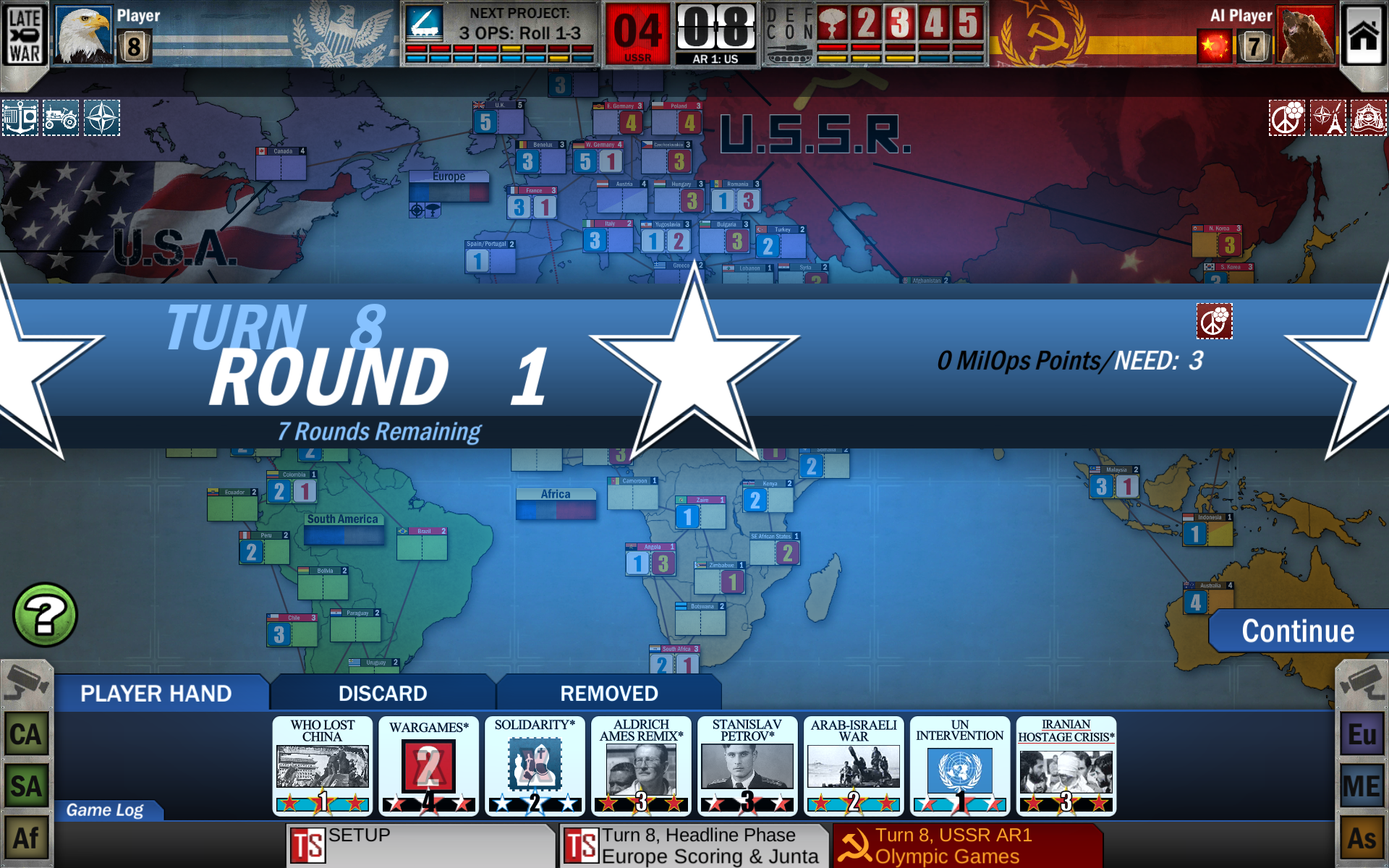Viewport: 1389px width, 868px height.
Task: Click the flower peace event icon top right
Action: coord(1288,119)
